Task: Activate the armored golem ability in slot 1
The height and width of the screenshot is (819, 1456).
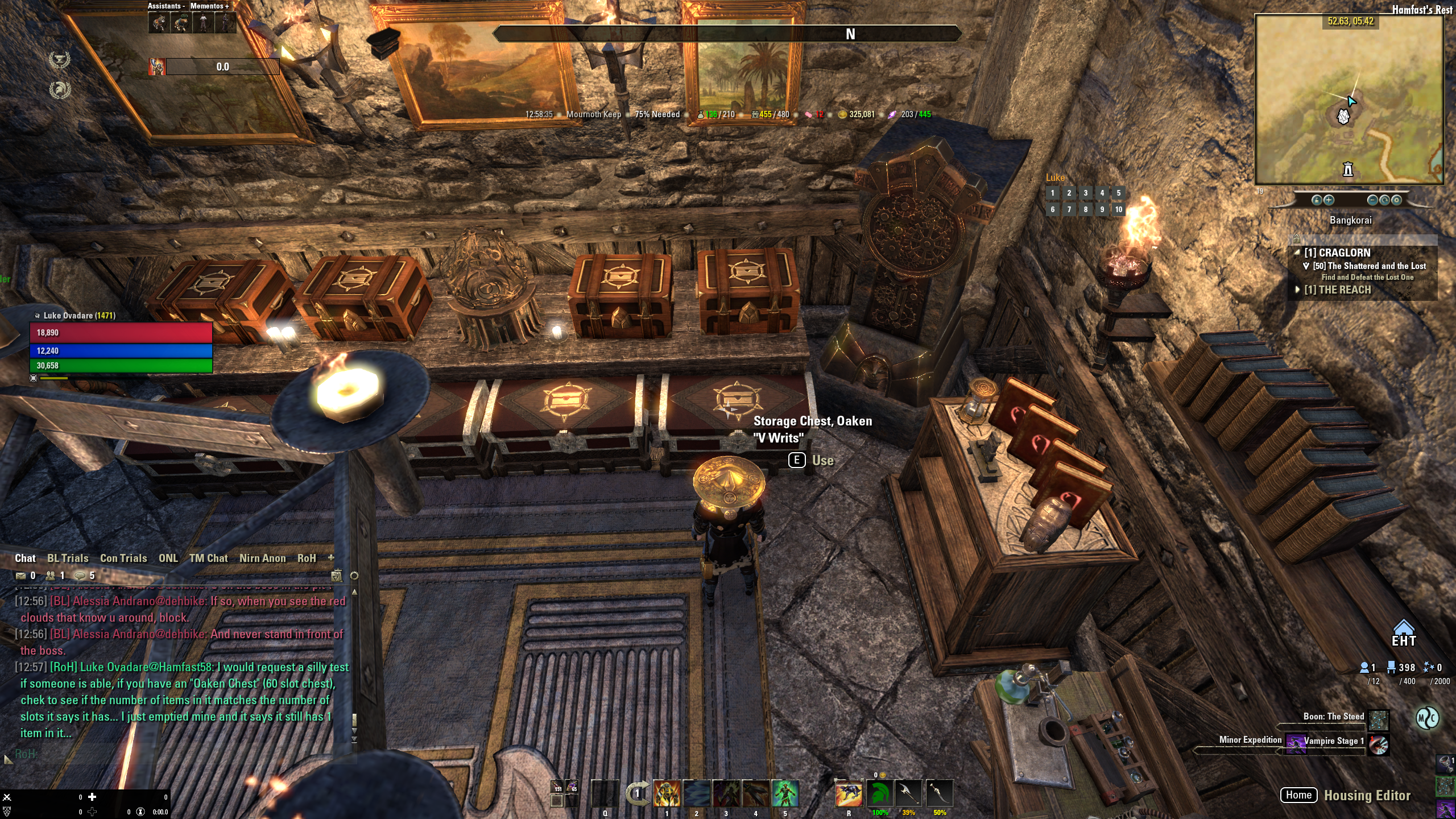Action: (x=667, y=793)
